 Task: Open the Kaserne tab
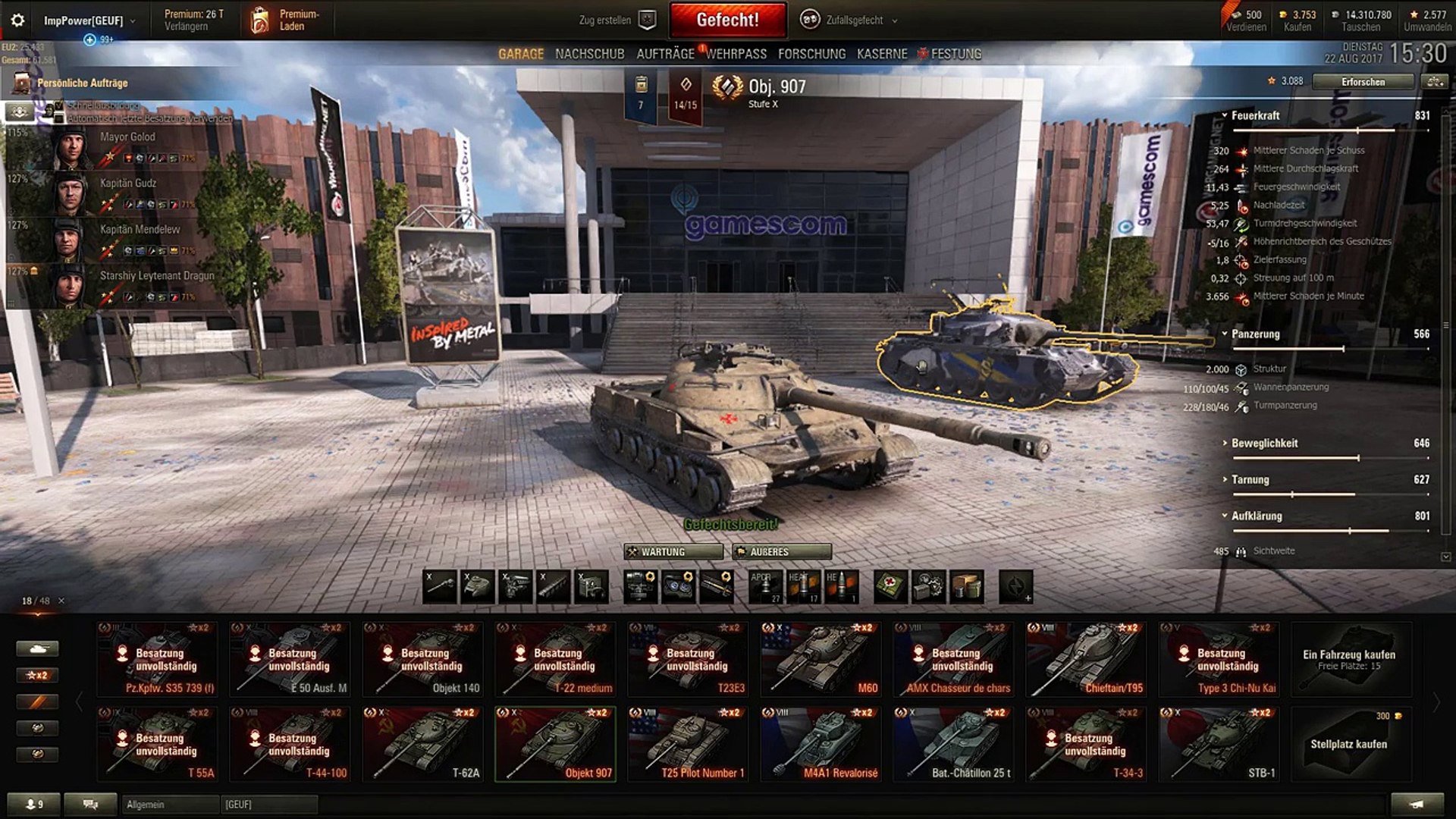point(882,54)
